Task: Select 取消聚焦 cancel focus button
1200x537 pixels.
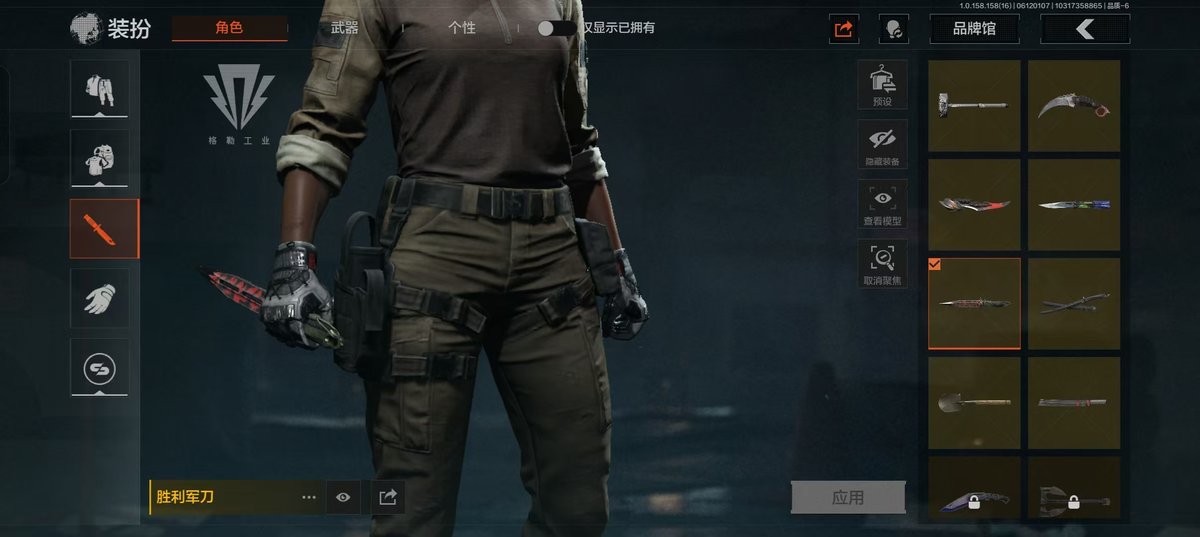Action: pyautogui.click(x=882, y=265)
